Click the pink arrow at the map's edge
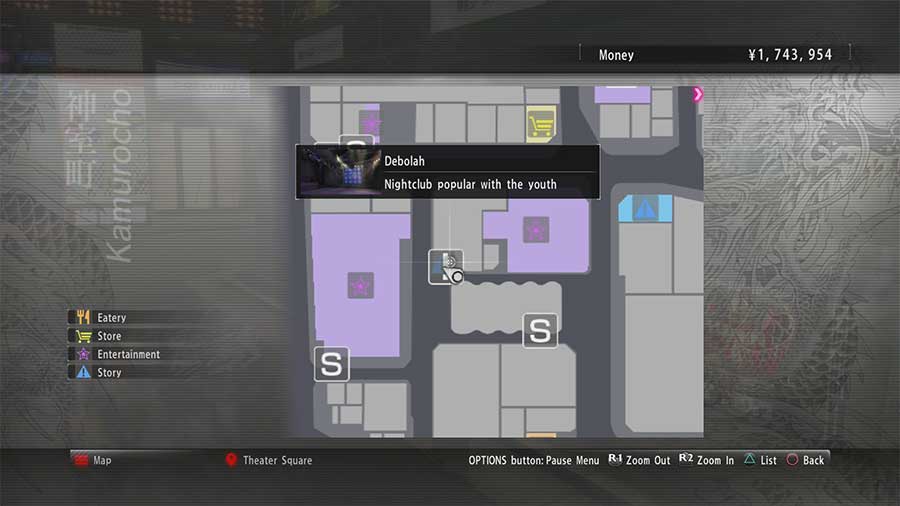This screenshot has width=900, height=506. click(698, 94)
